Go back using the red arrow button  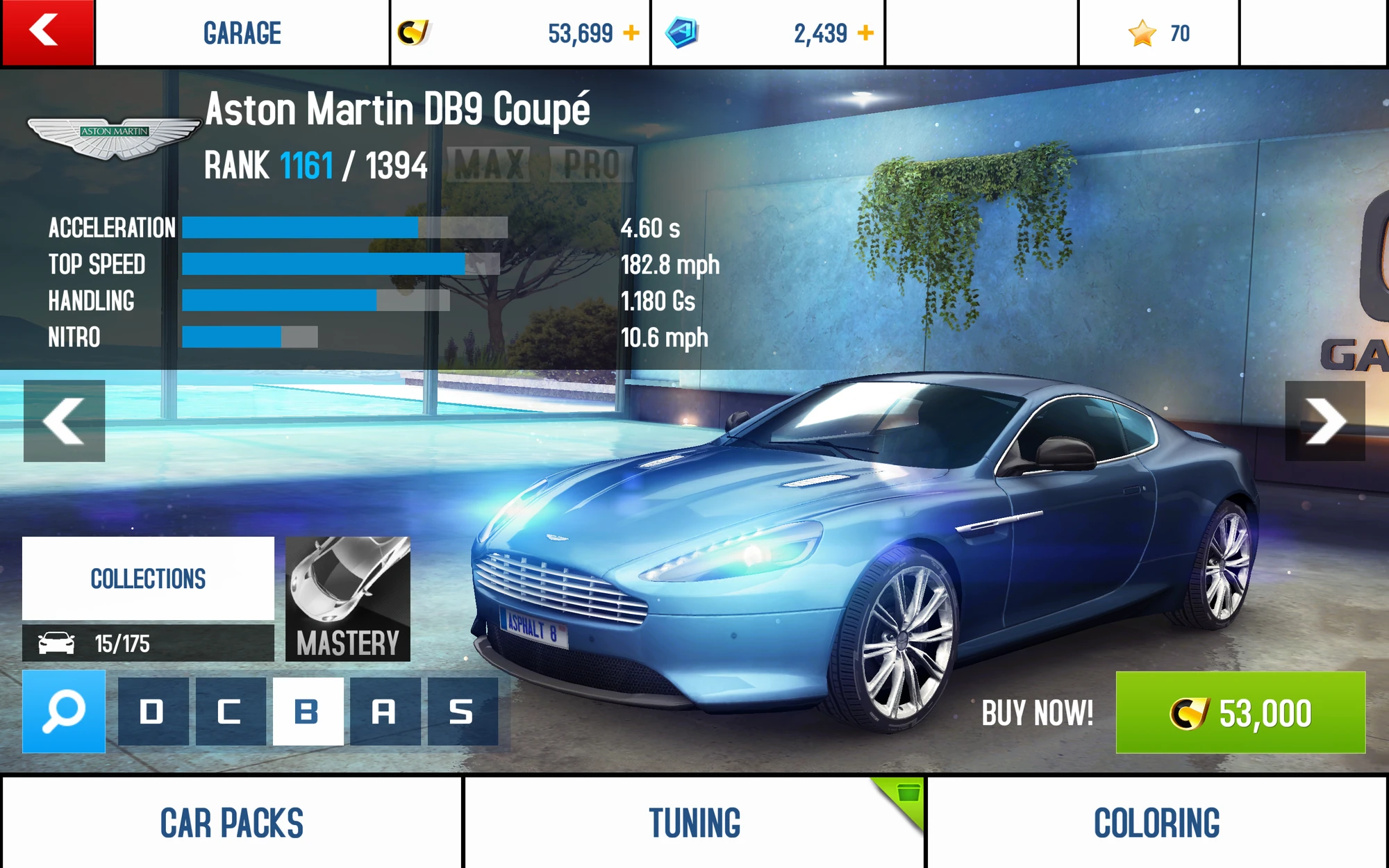coord(47,32)
